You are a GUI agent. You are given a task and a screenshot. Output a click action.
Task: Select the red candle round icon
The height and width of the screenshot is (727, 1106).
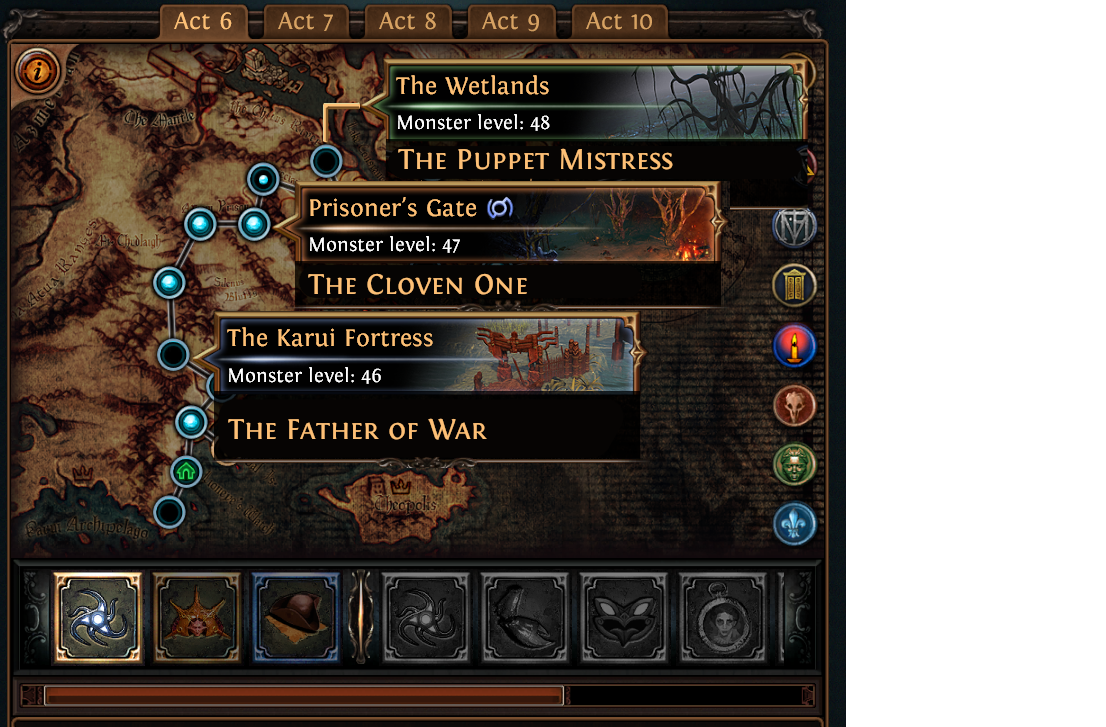(795, 346)
